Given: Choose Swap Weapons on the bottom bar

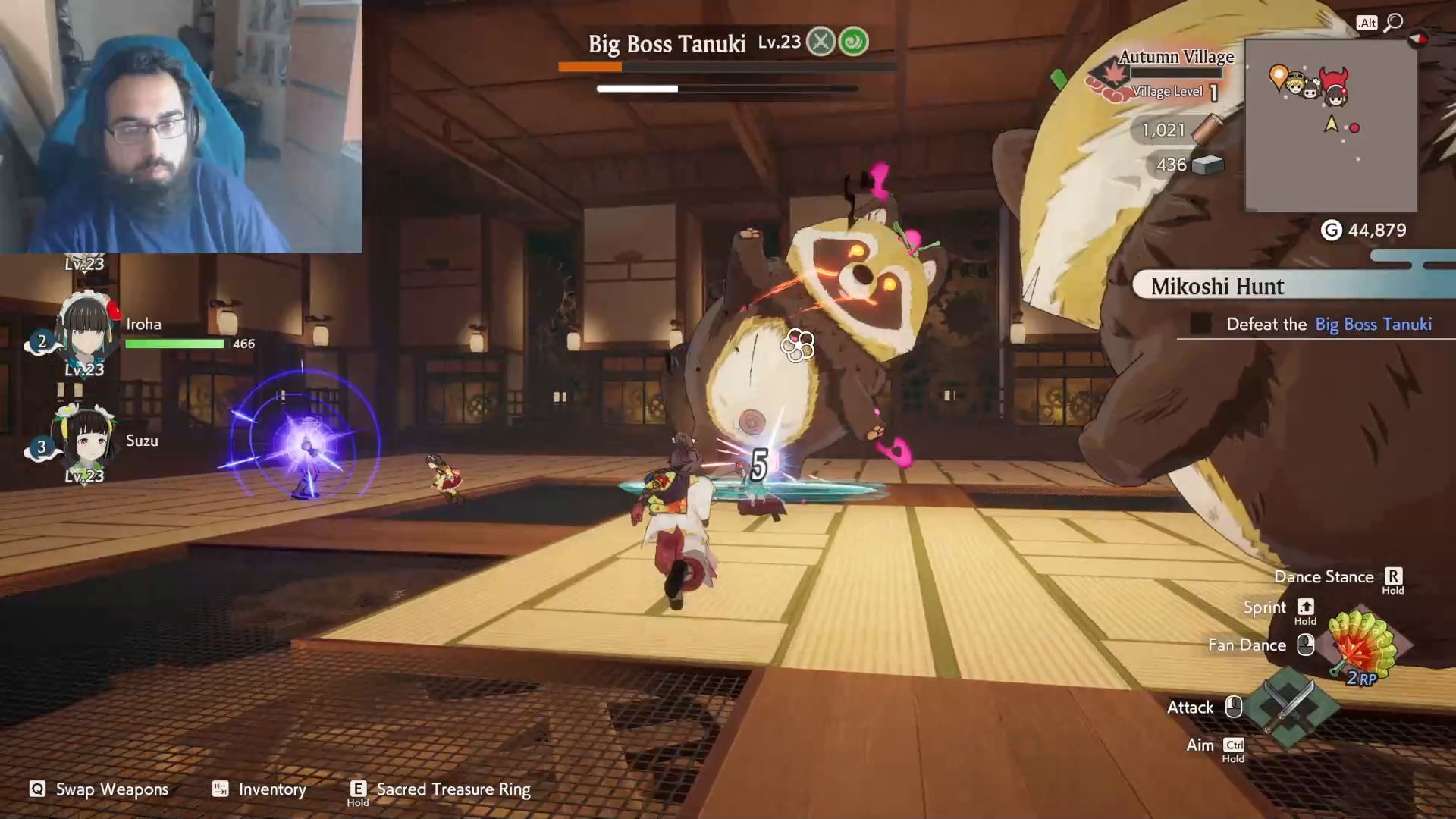Looking at the screenshot, I should coord(99,789).
